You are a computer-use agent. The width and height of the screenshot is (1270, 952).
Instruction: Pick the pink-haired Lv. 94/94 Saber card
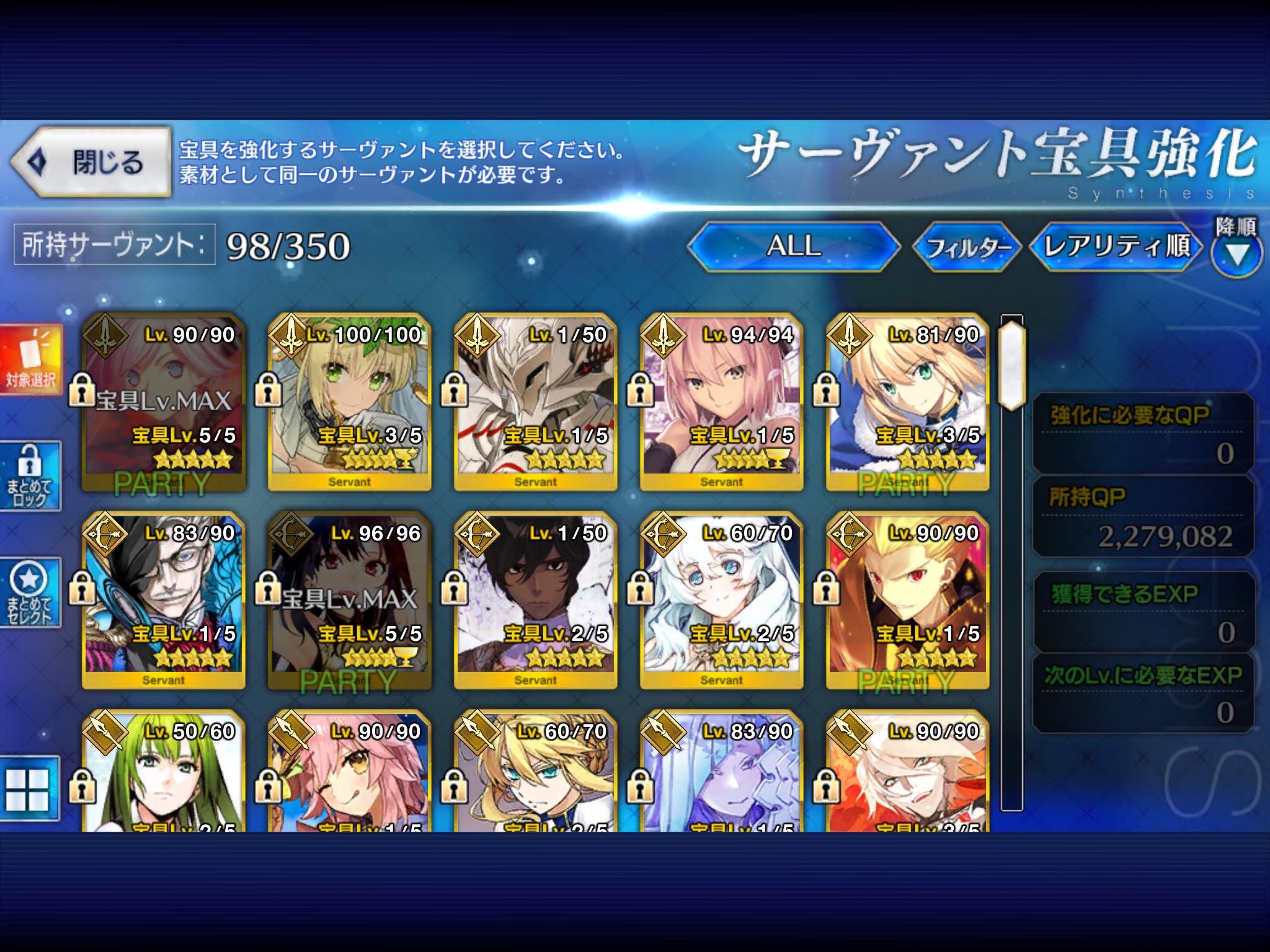(x=721, y=402)
